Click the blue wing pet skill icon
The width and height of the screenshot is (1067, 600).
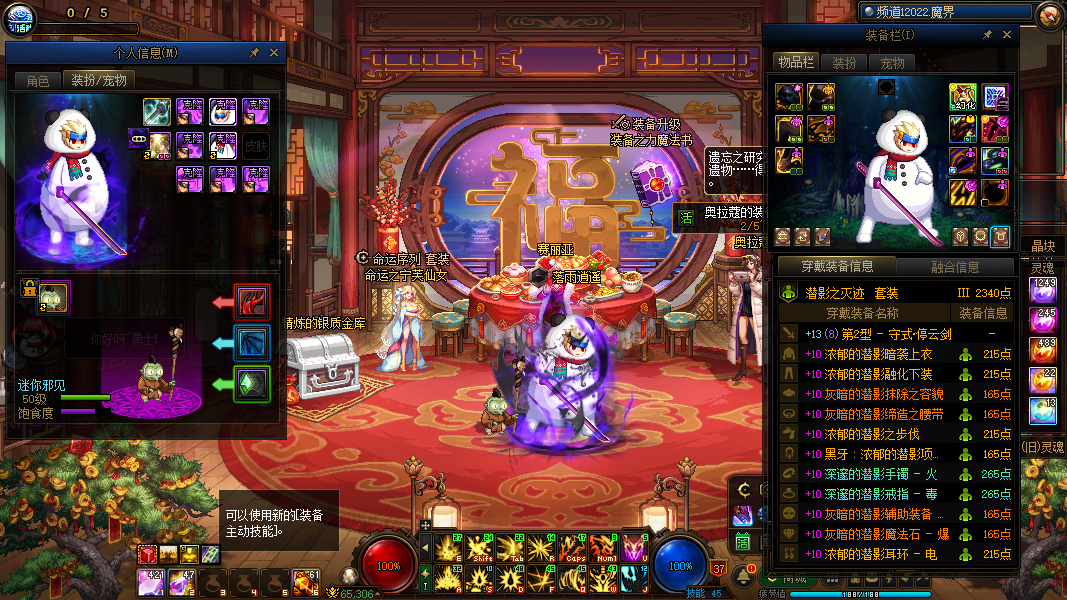point(252,342)
